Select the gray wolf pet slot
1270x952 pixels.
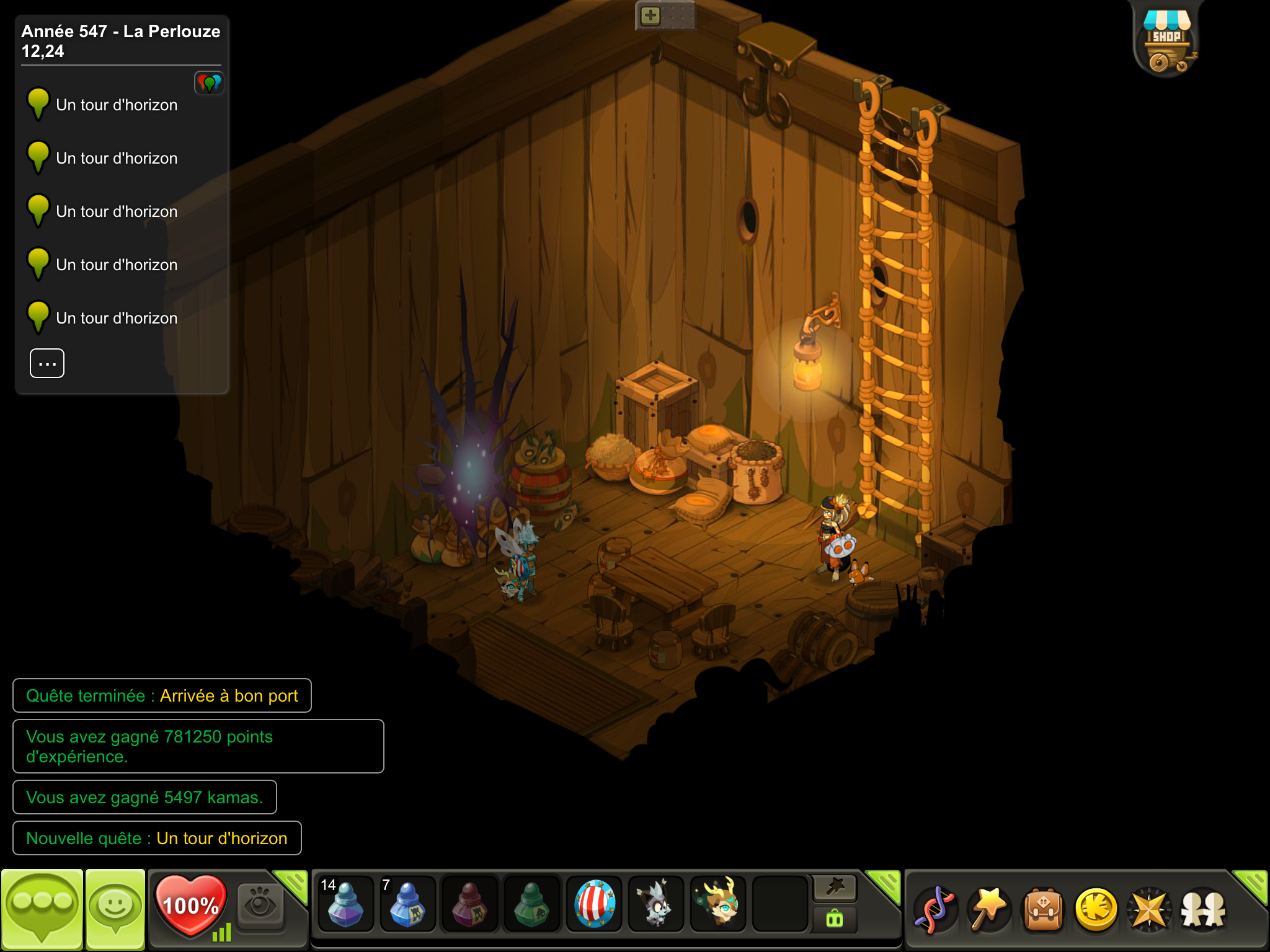[655, 904]
